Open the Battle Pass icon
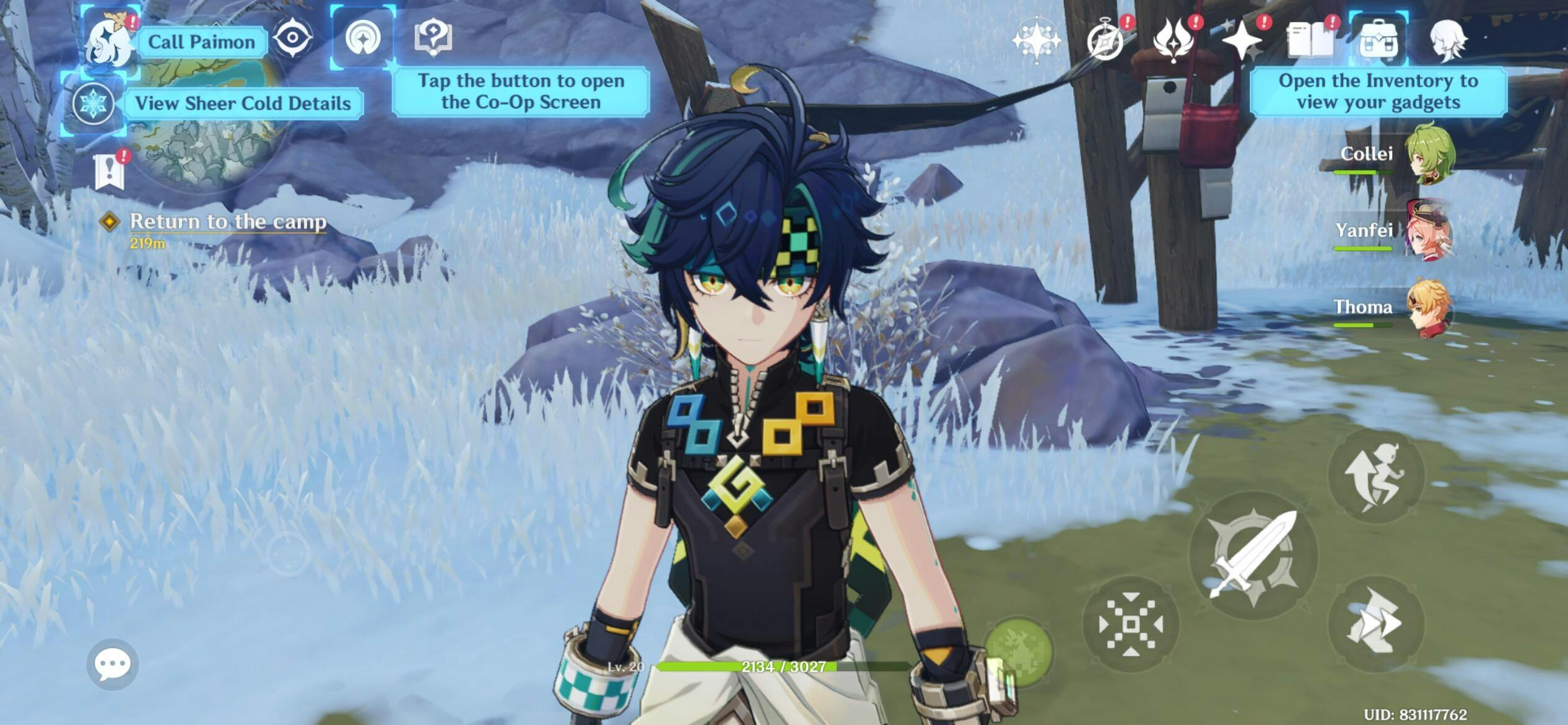 [1174, 41]
